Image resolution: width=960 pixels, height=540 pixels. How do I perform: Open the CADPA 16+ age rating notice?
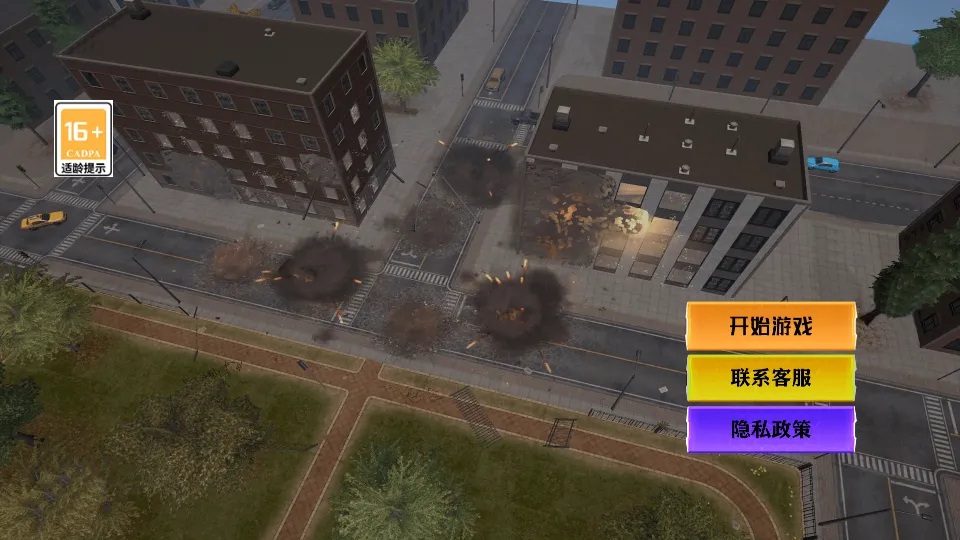[83, 138]
